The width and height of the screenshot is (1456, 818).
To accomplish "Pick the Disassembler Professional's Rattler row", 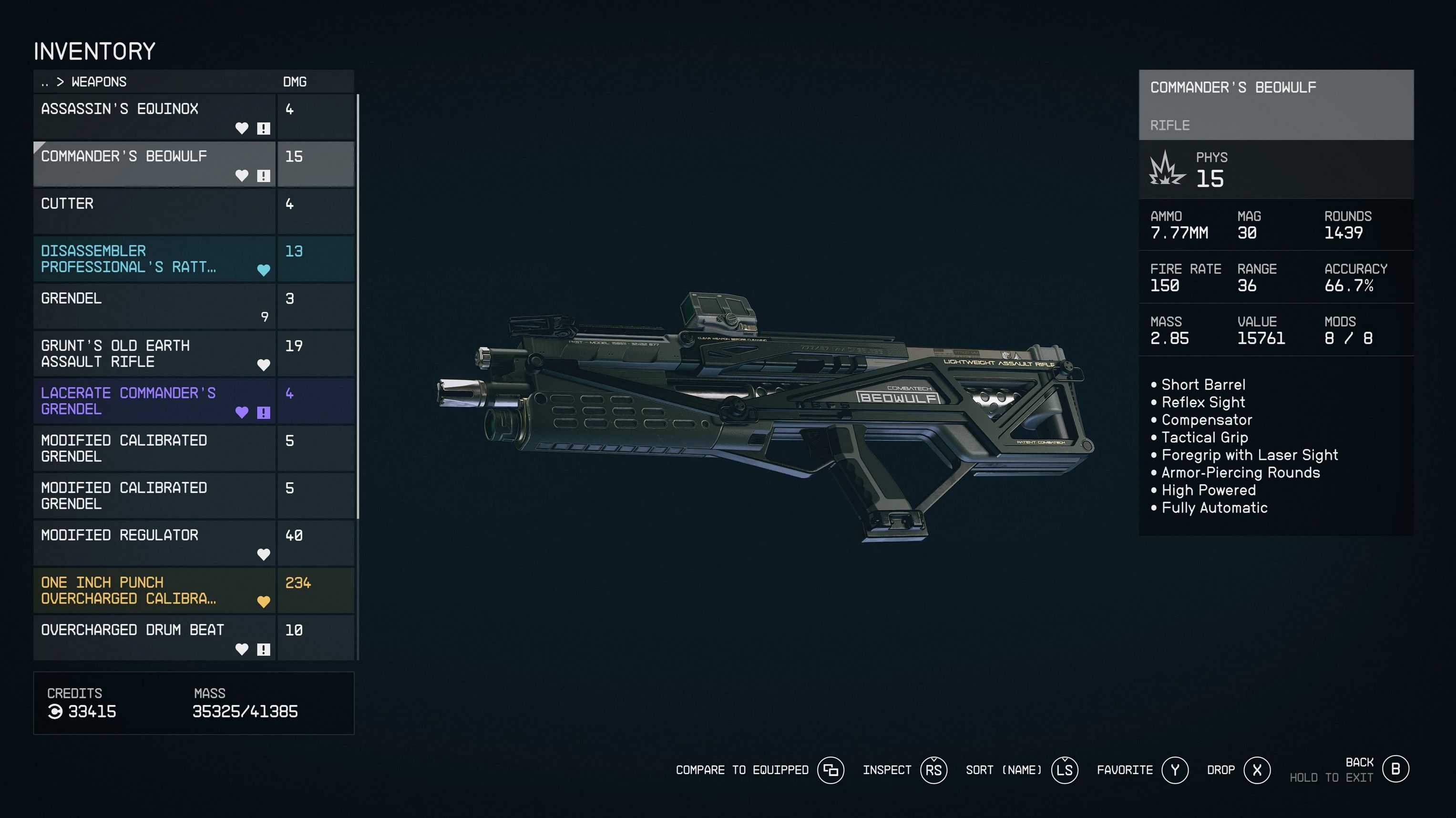I will [x=154, y=259].
